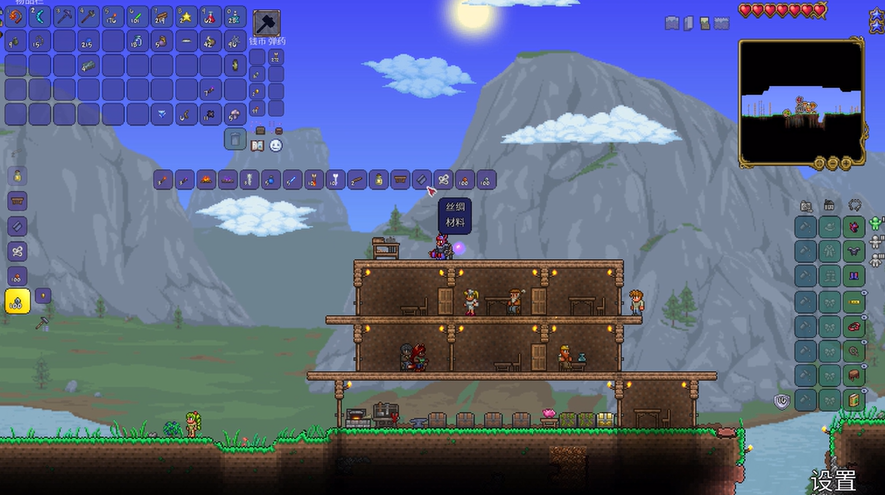Open the 设置 settings menu
This screenshot has height=495, width=885.
point(833,481)
